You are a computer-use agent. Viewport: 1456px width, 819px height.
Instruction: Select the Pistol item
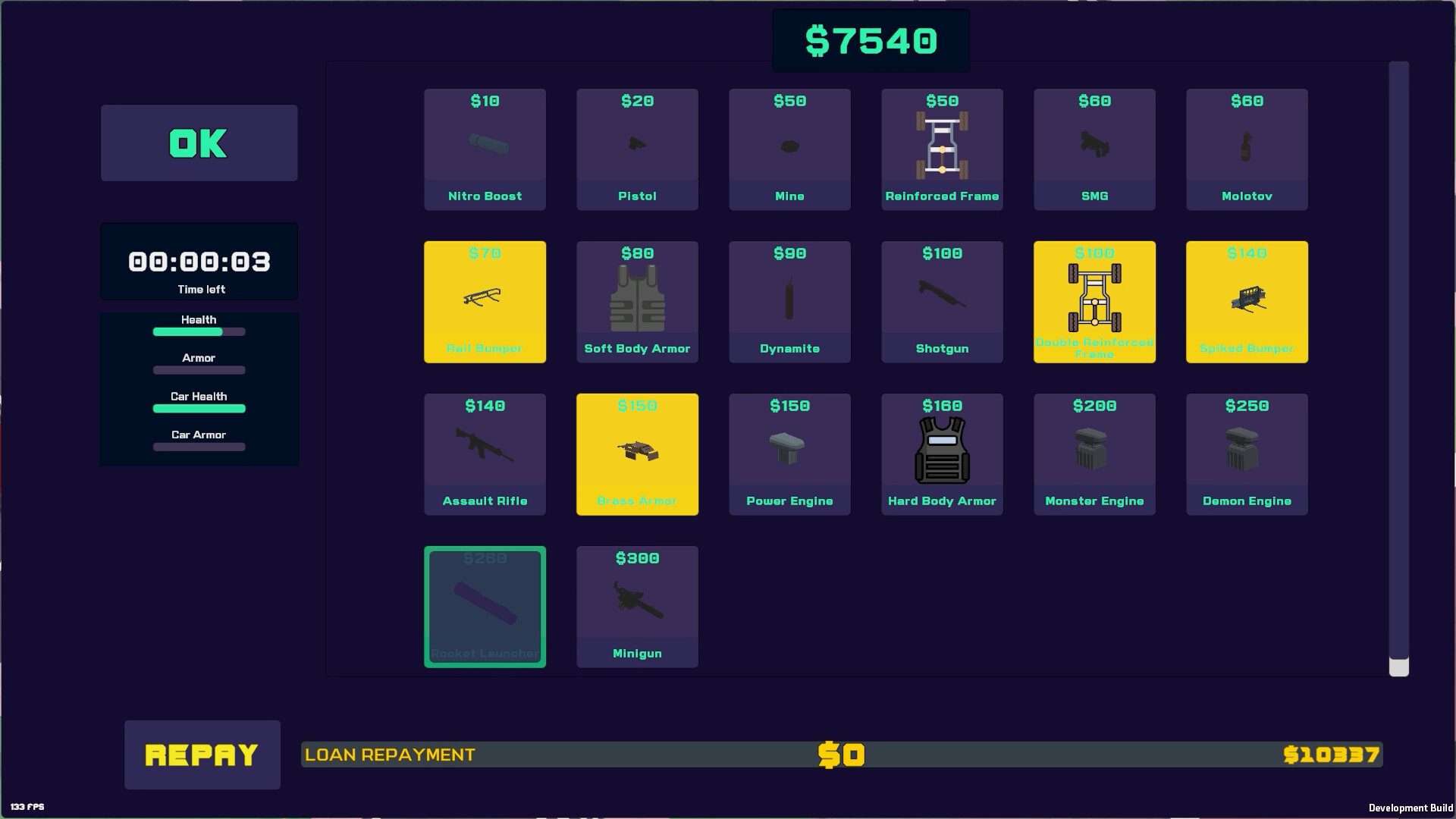coord(637,149)
